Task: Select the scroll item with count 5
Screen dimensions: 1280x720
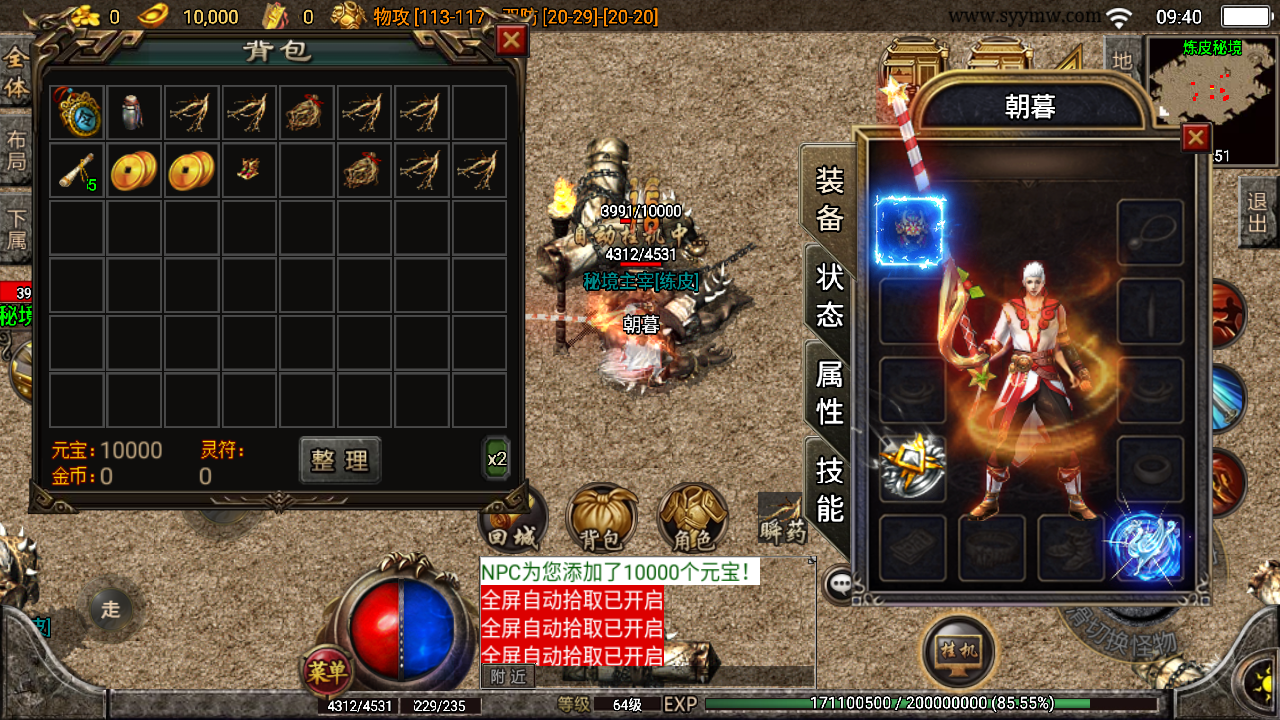Action: click(77, 170)
